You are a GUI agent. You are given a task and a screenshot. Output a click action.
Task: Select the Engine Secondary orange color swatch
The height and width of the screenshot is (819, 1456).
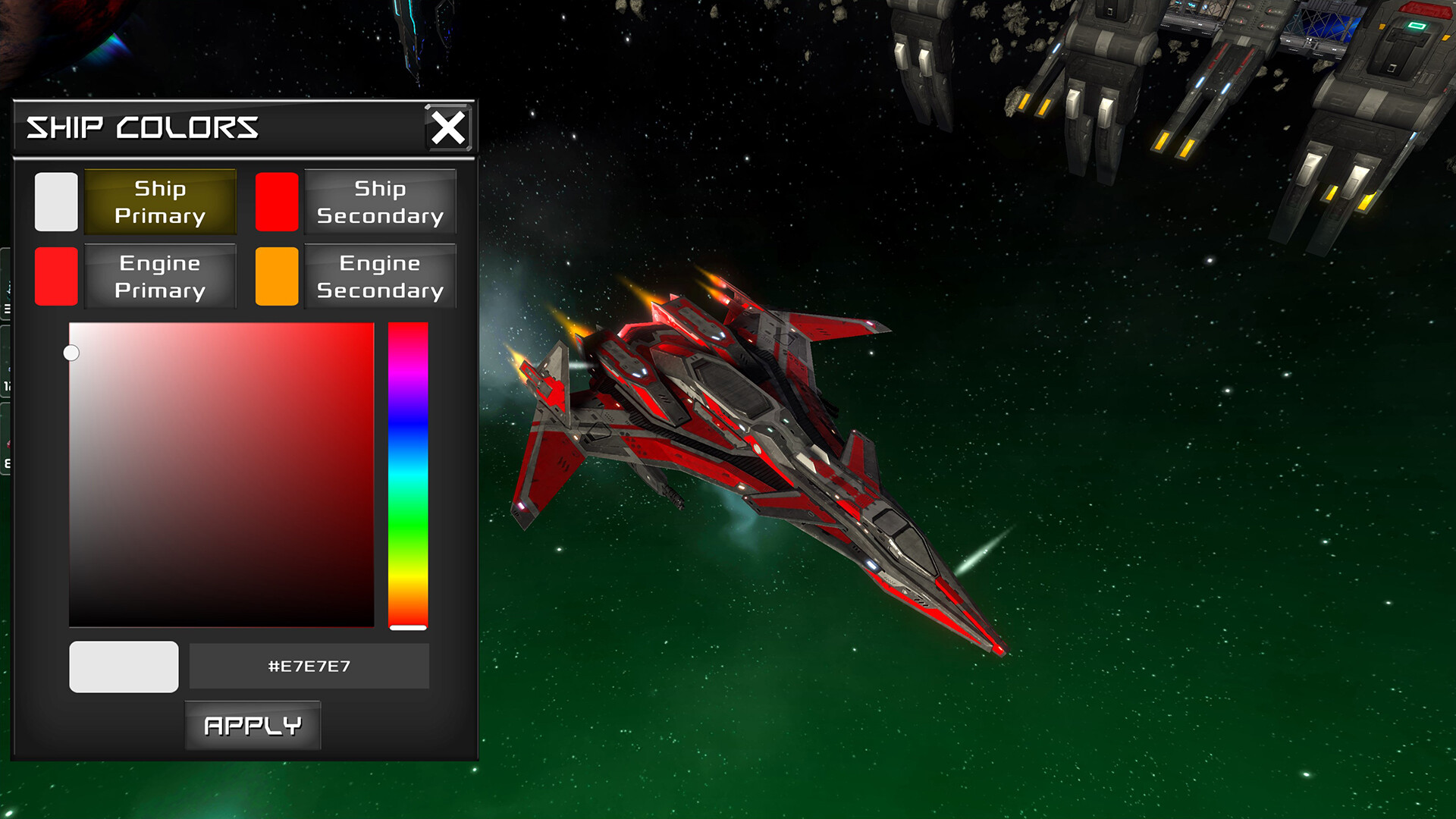point(276,275)
